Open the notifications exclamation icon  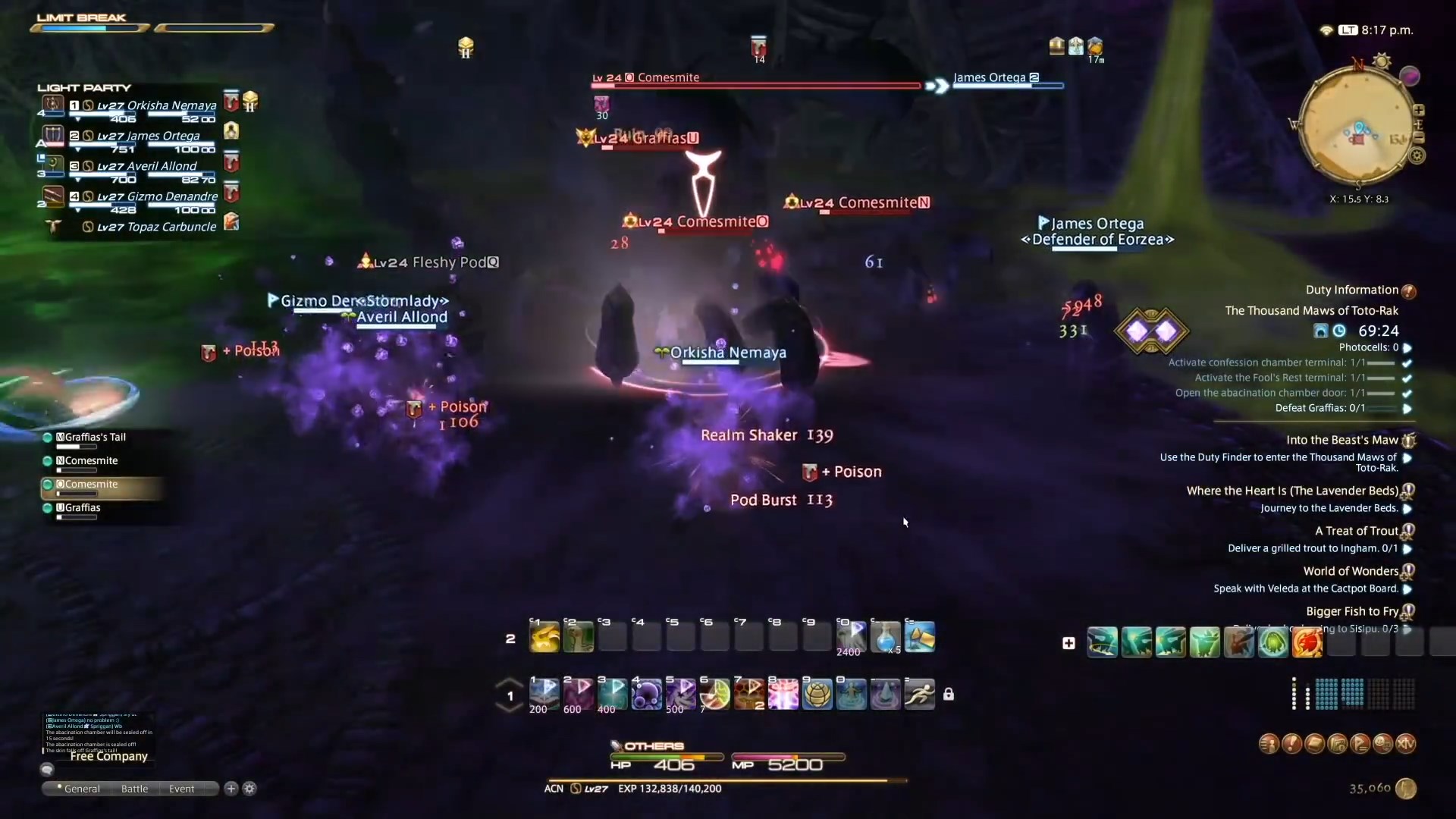click(1291, 744)
